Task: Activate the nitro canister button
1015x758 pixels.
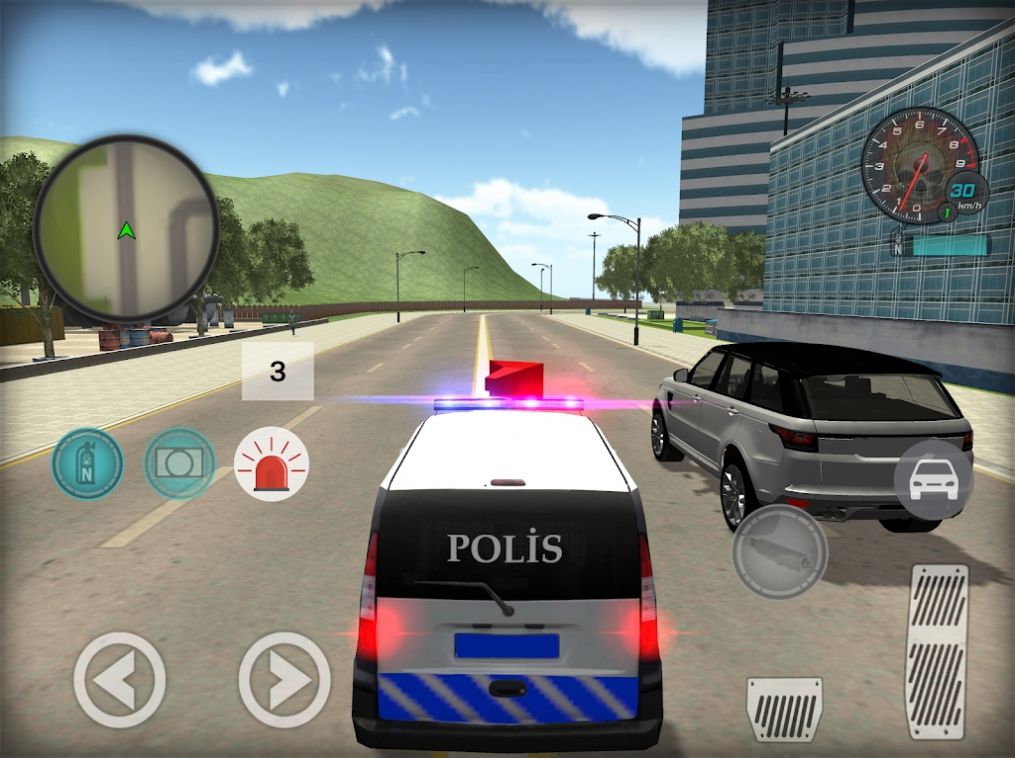Action: (x=88, y=464)
